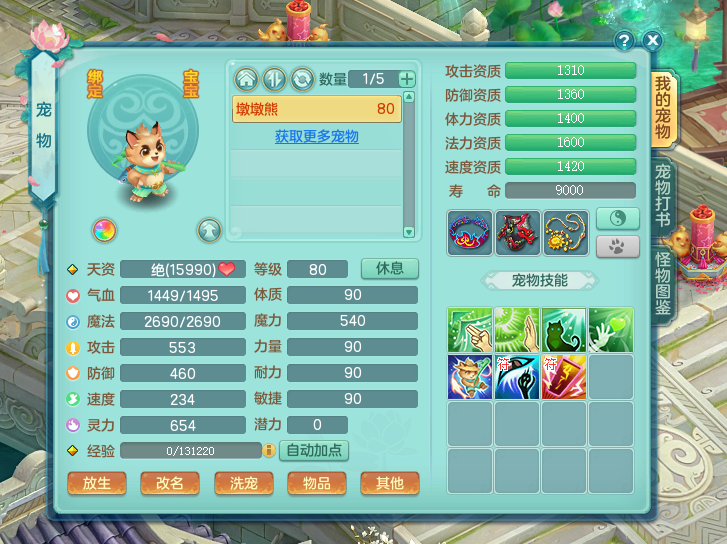This screenshot has width=727, height=544.
Task: Select the 我的宠物 tab
Action: tap(663, 108)
